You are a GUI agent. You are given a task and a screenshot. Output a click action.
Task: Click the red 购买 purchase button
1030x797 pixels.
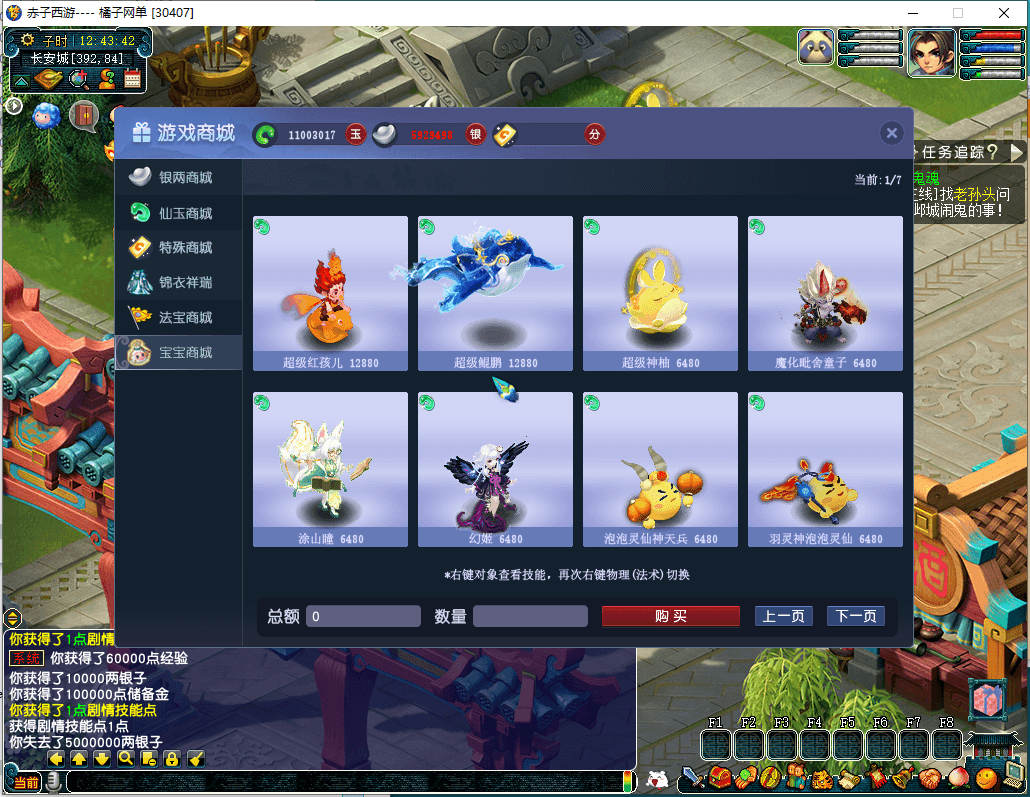[x=670, y=616]
